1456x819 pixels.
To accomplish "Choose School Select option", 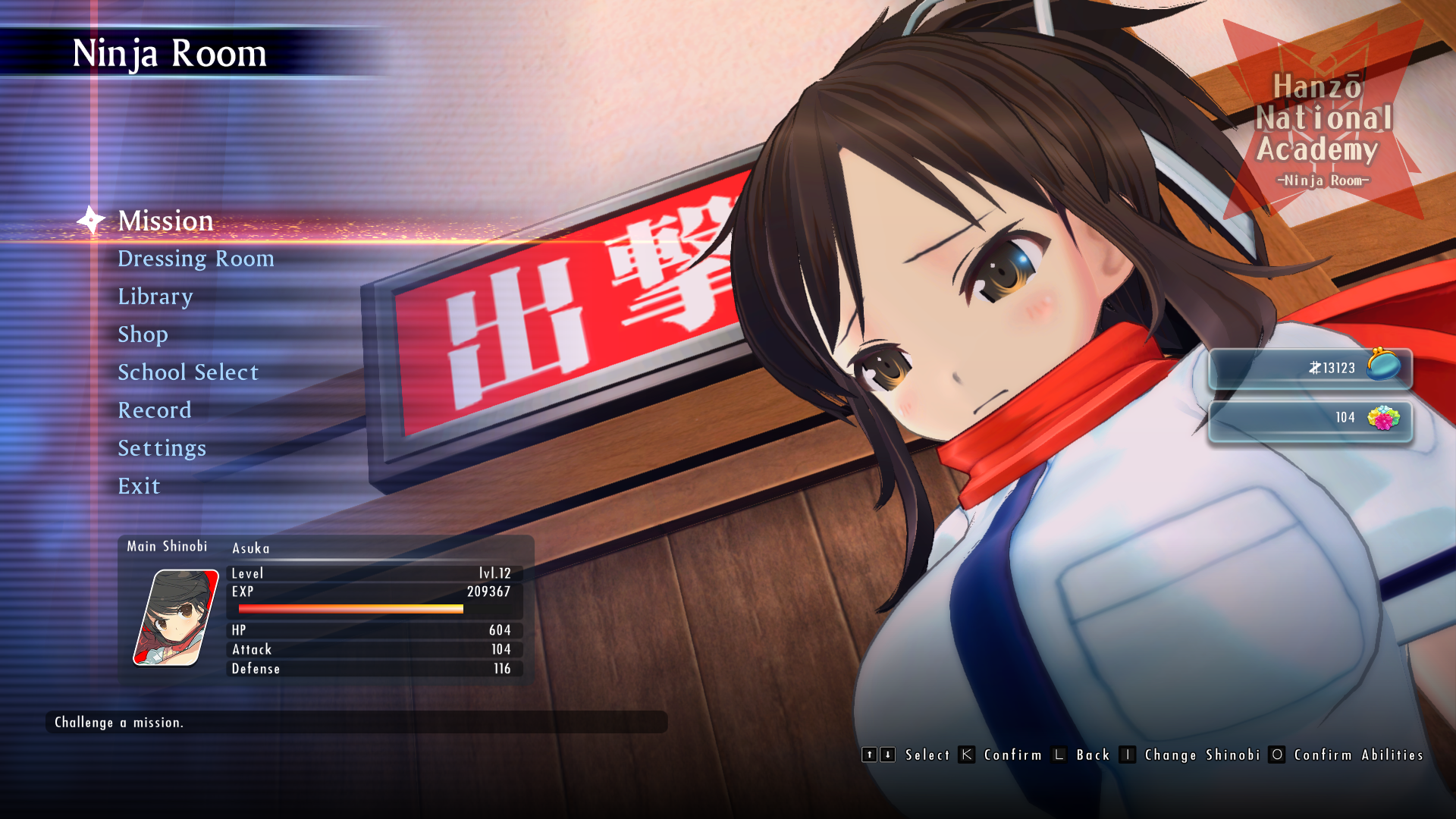I will coord(188,372).
